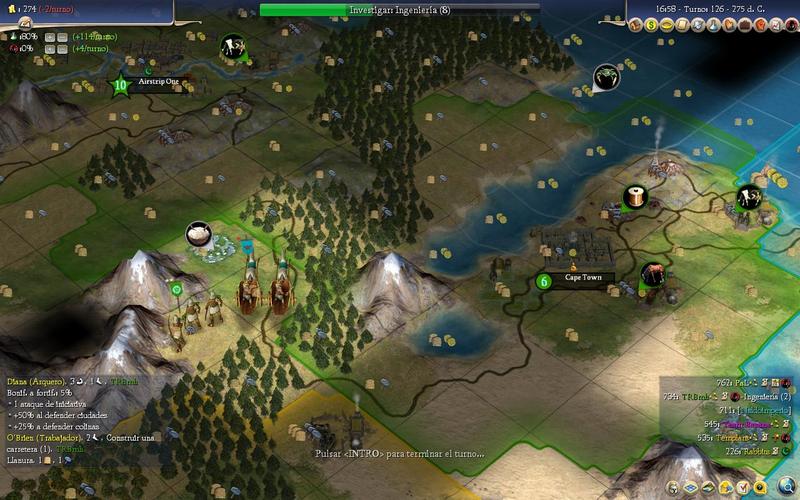Open the Financial Advisor dollar icon
This screenshot has height=500, width=800.
(x=648, y=22)
